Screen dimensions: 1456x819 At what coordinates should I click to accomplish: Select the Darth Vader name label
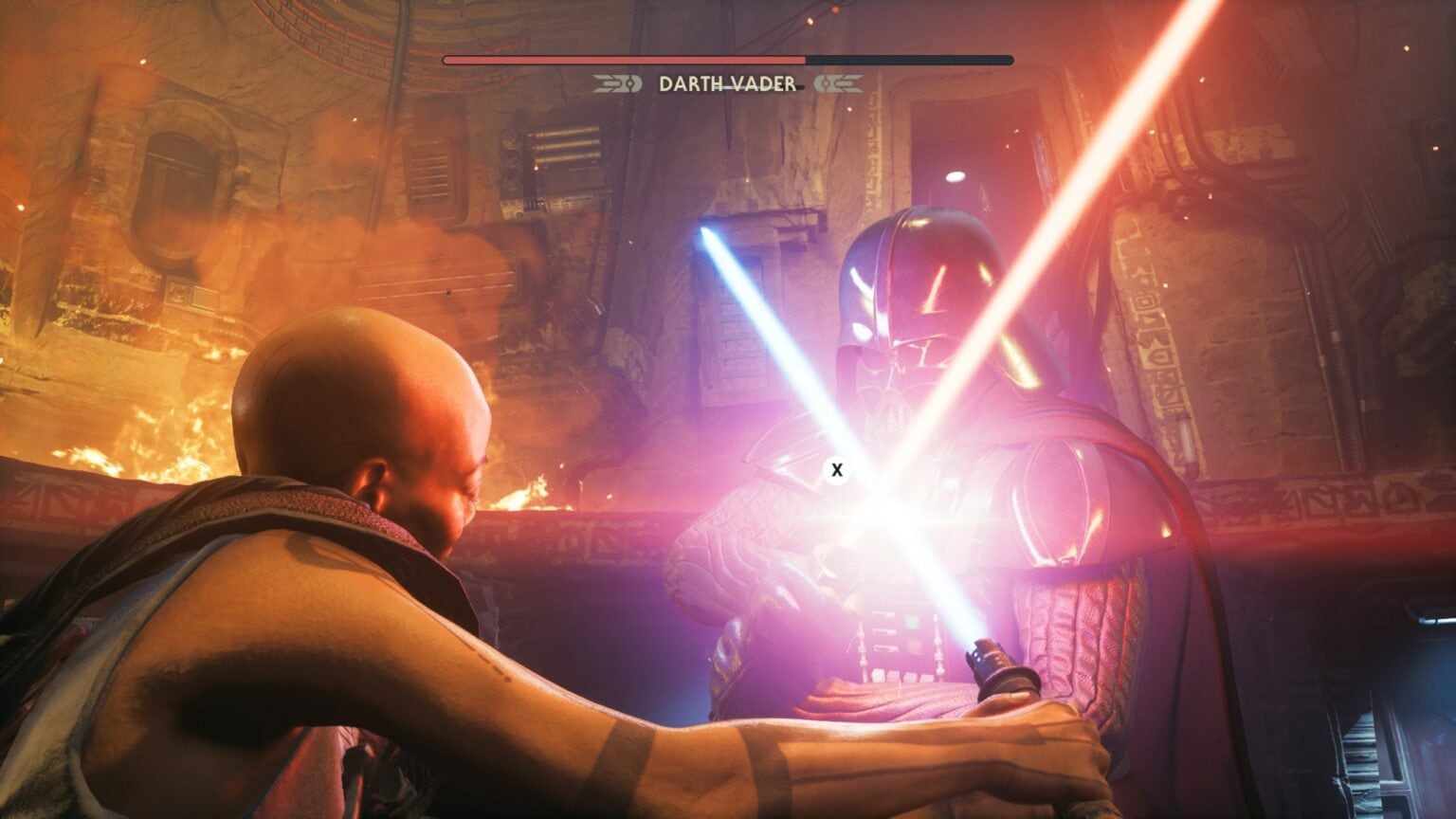(x=728, y=84)
